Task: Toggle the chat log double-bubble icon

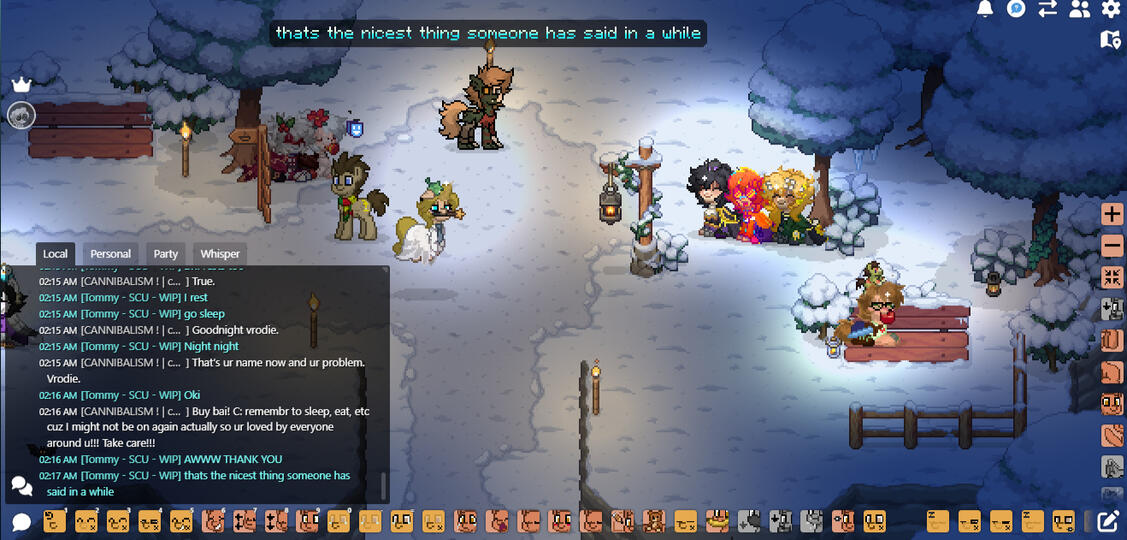Action: (21, 486)
